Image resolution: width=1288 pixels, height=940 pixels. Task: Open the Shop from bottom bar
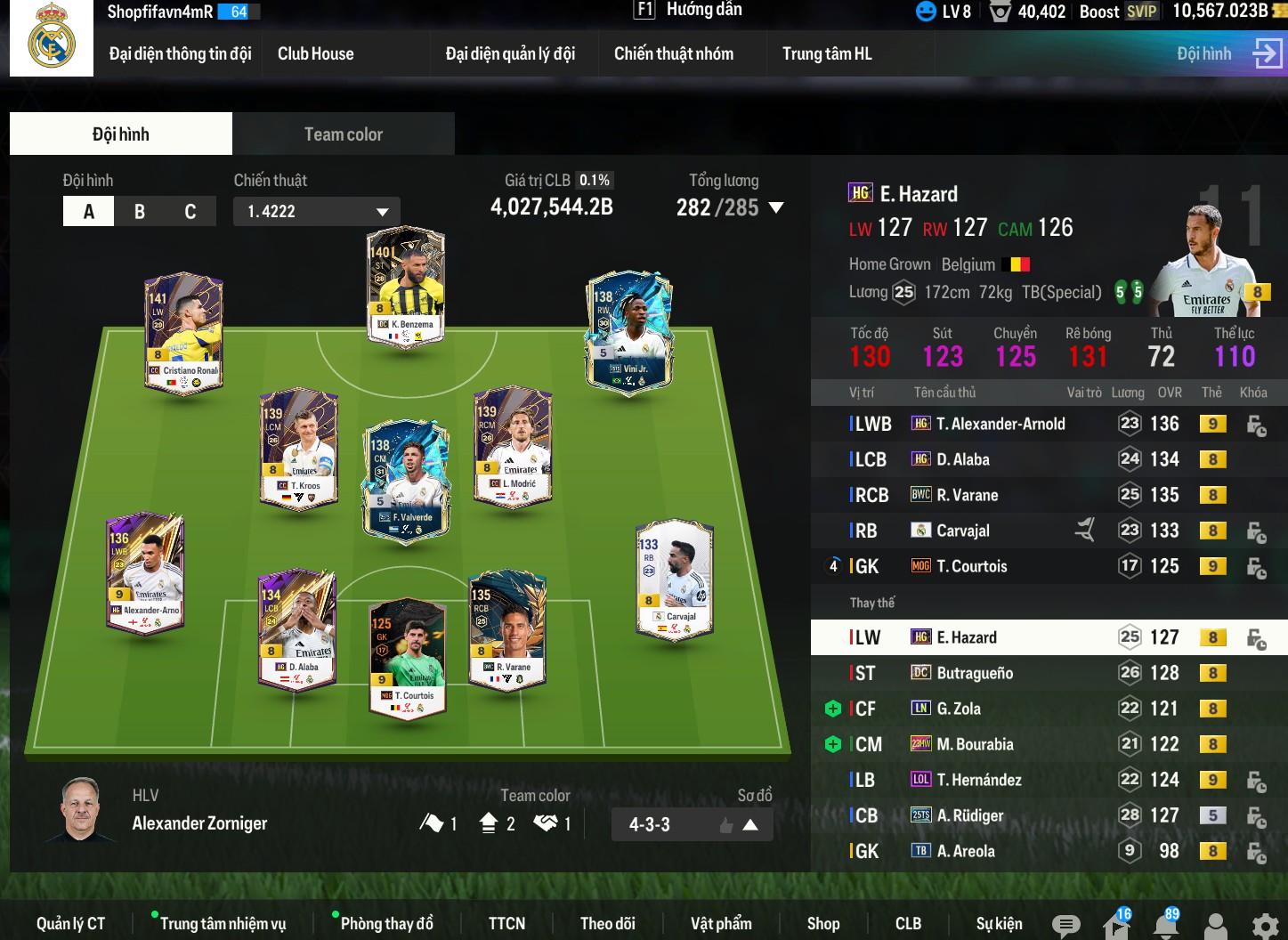[x=822, y=924]
